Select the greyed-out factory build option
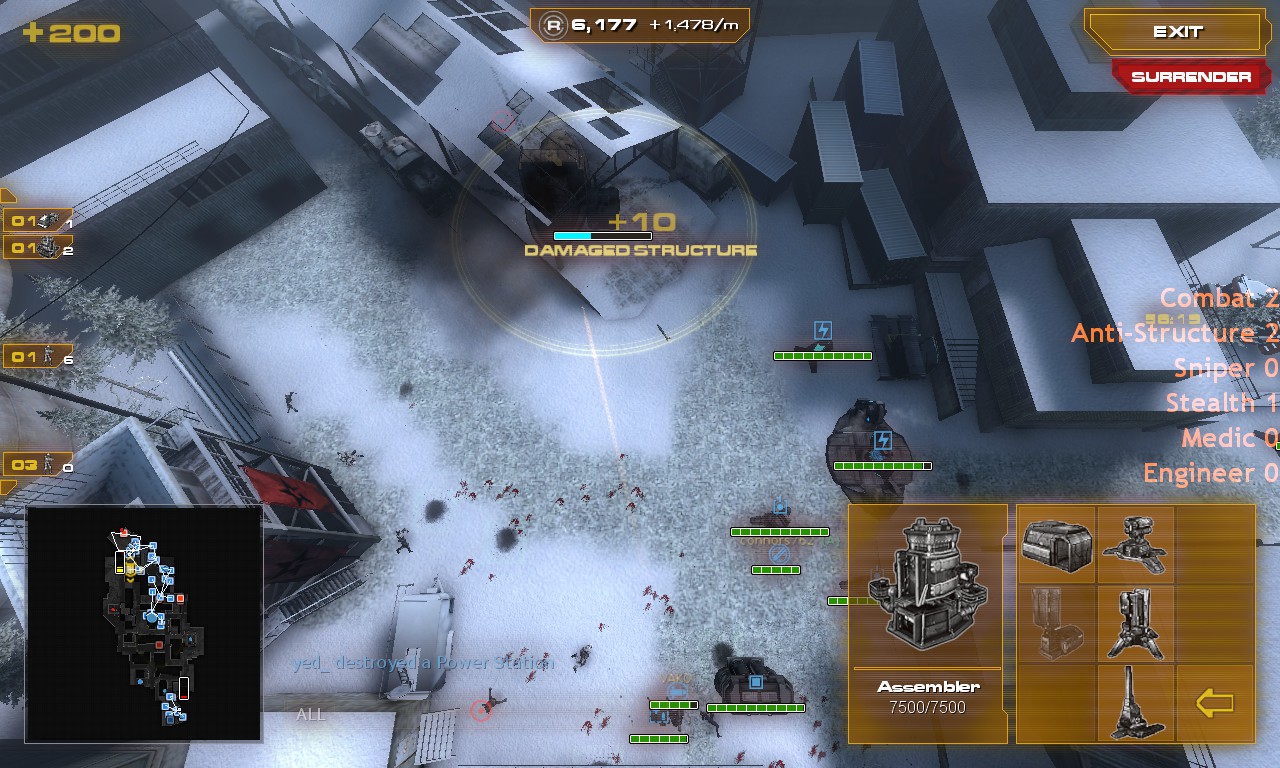This screenshot has width=1280, height=768. pyautogui.click(x=1056, y=623)
